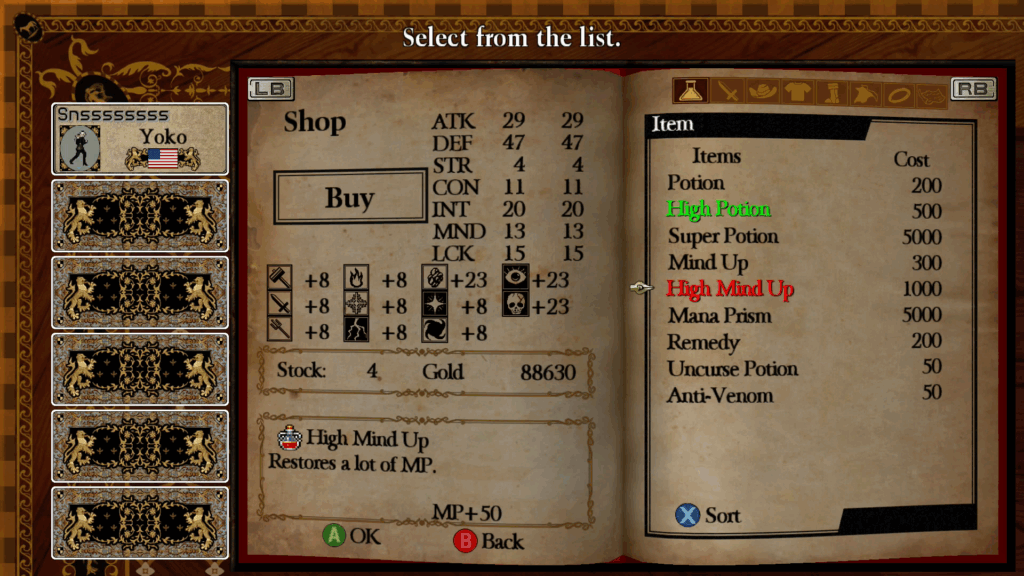Show the boots category tab
This screenshot has width=1024, height=576.
pyautogui.click(x=830, y=93)
